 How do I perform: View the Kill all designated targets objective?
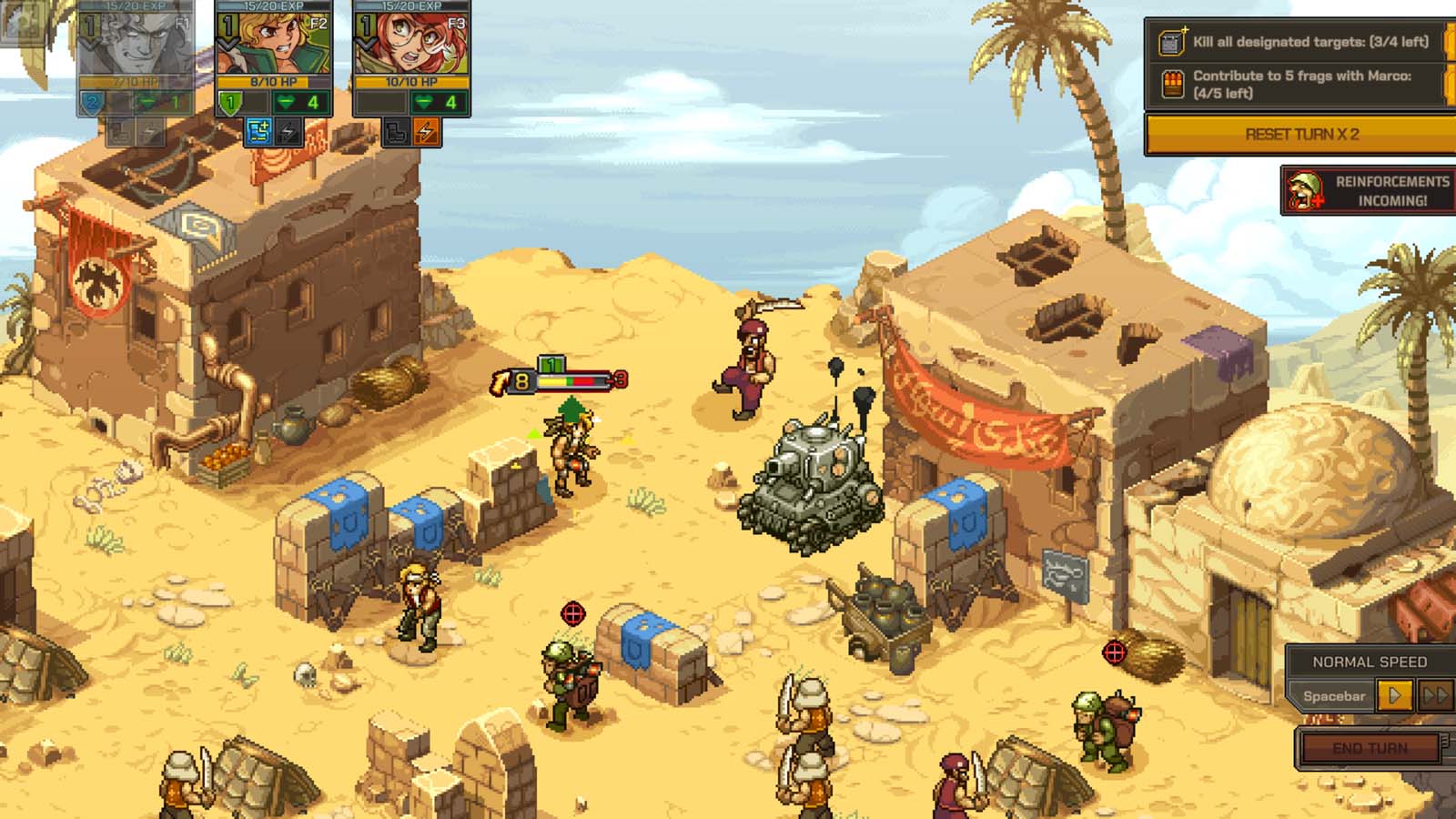1300,42
